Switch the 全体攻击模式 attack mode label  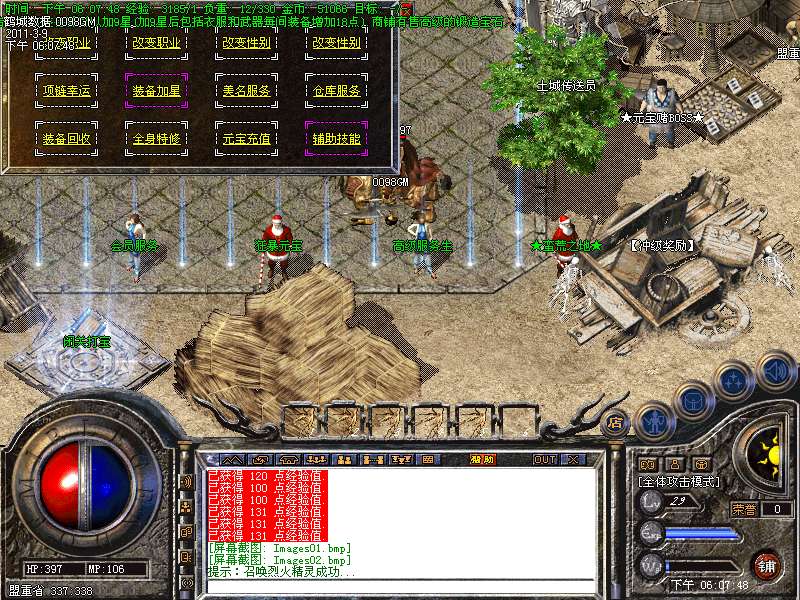(x=679, y=481)
